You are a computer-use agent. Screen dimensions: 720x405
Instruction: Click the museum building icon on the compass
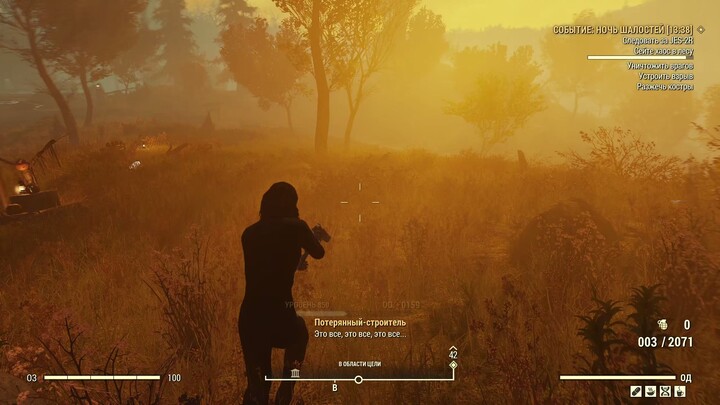(296, 373)
